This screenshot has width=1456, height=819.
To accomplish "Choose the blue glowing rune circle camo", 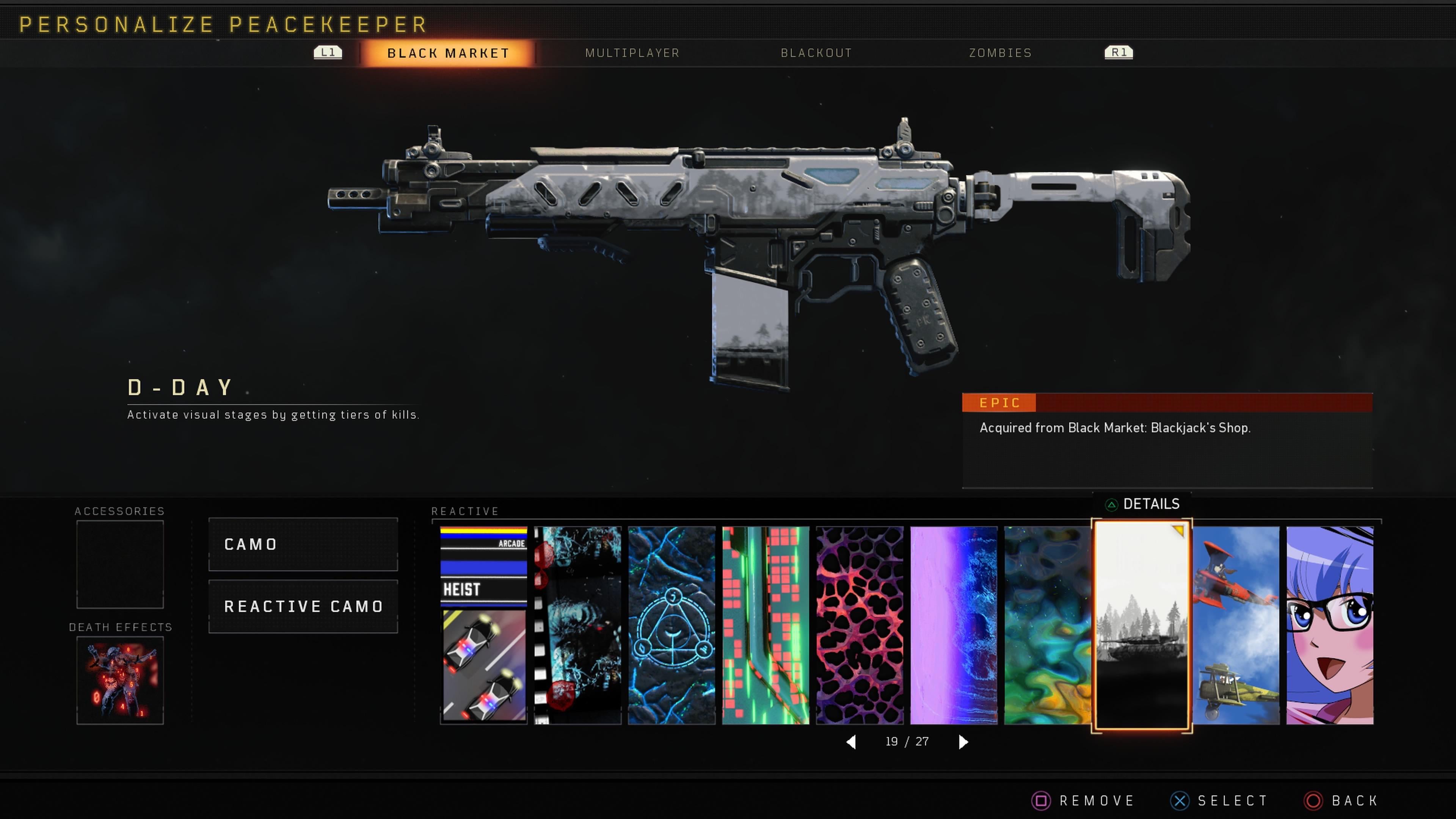I will (x=672, y=625).
